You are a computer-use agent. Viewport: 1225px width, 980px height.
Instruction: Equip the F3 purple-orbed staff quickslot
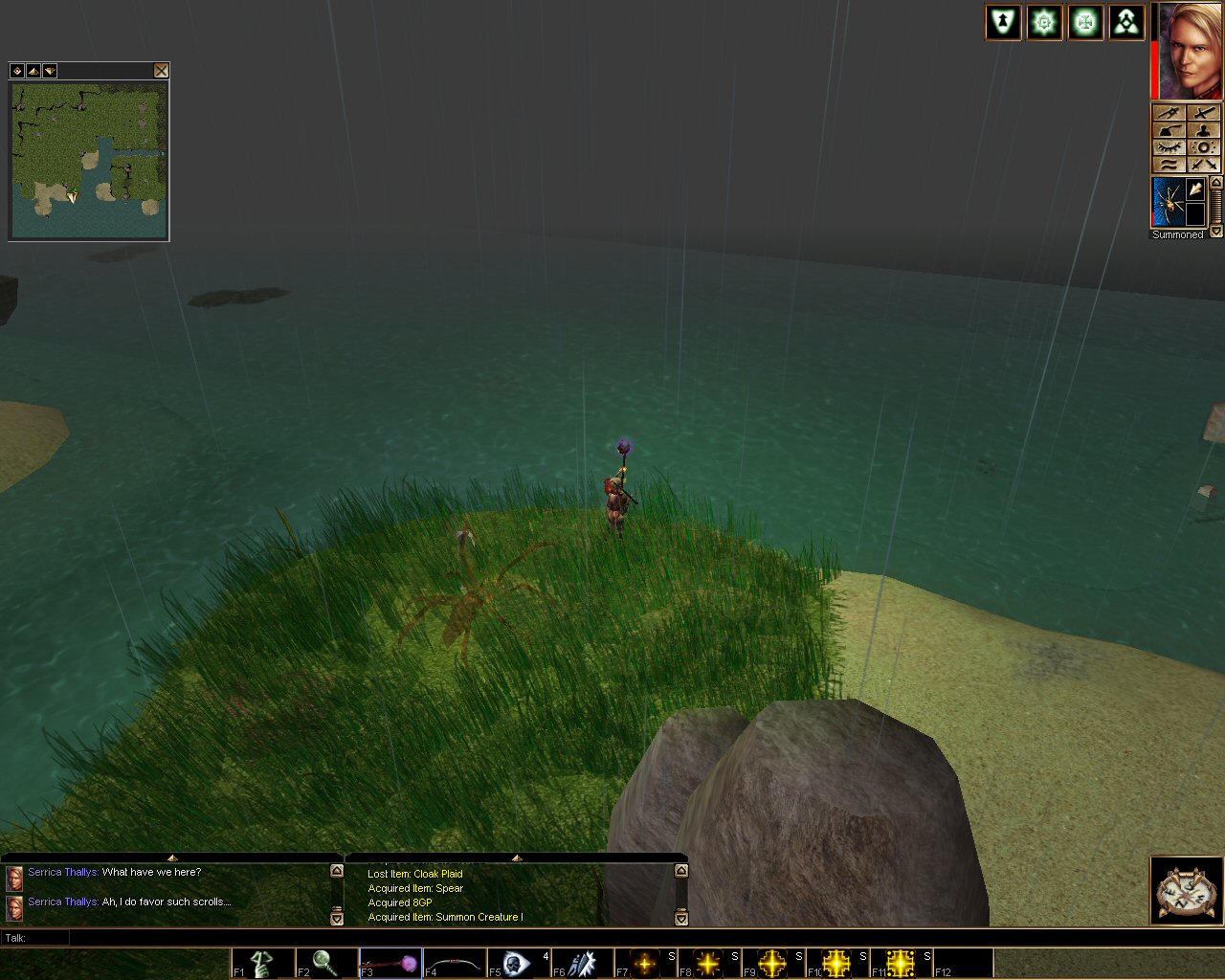pyautogui.click(x=390, y=963)
